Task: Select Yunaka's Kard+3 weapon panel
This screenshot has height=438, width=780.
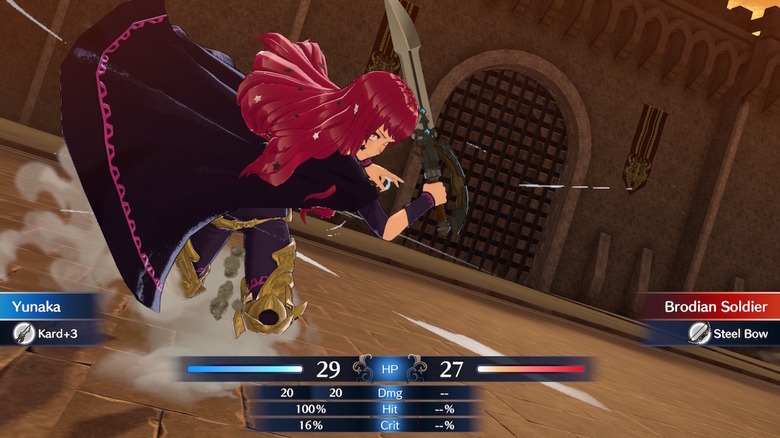Action: click(52, 333)
